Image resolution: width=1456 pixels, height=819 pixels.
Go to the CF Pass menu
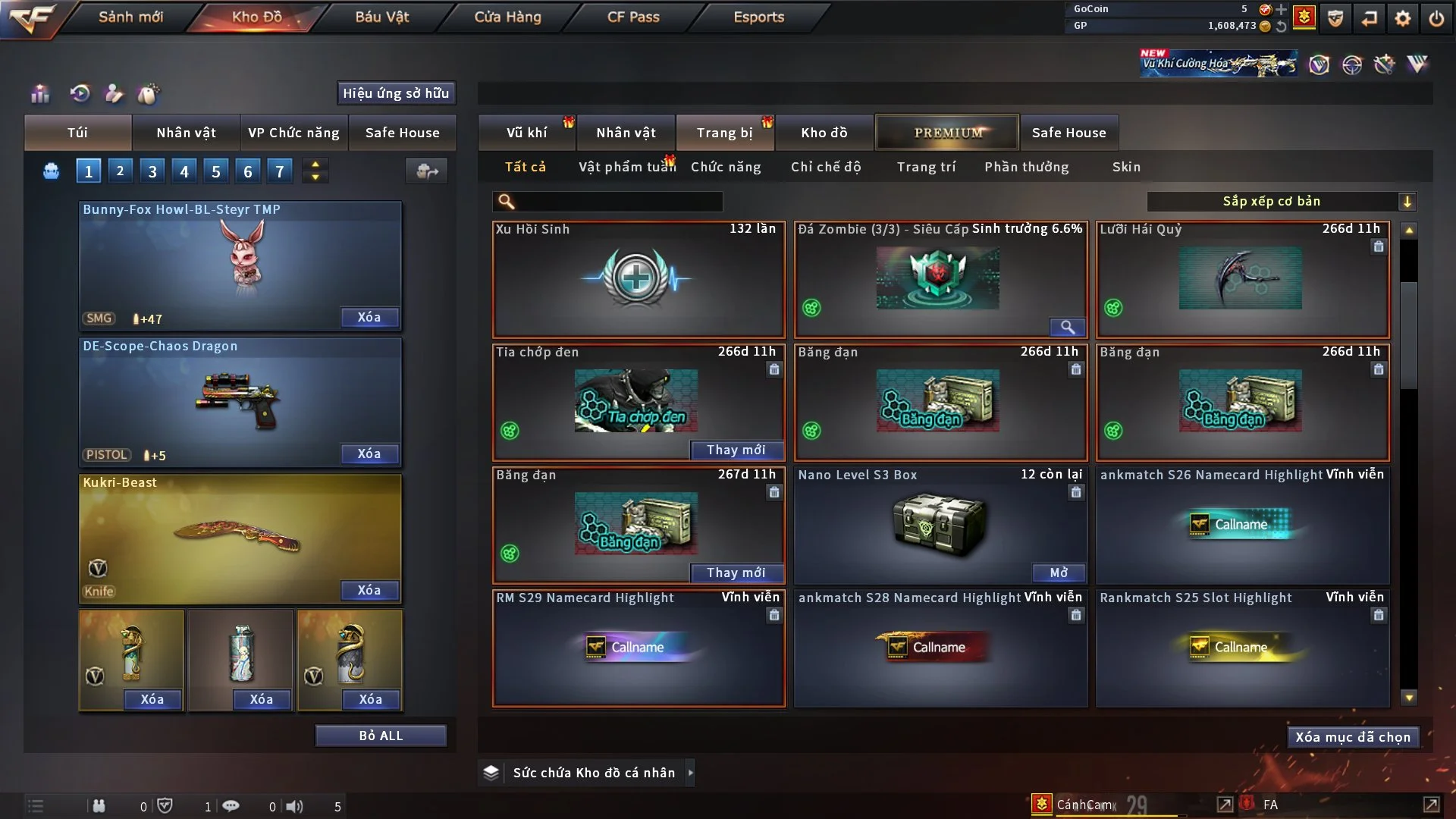coord(633,17)
